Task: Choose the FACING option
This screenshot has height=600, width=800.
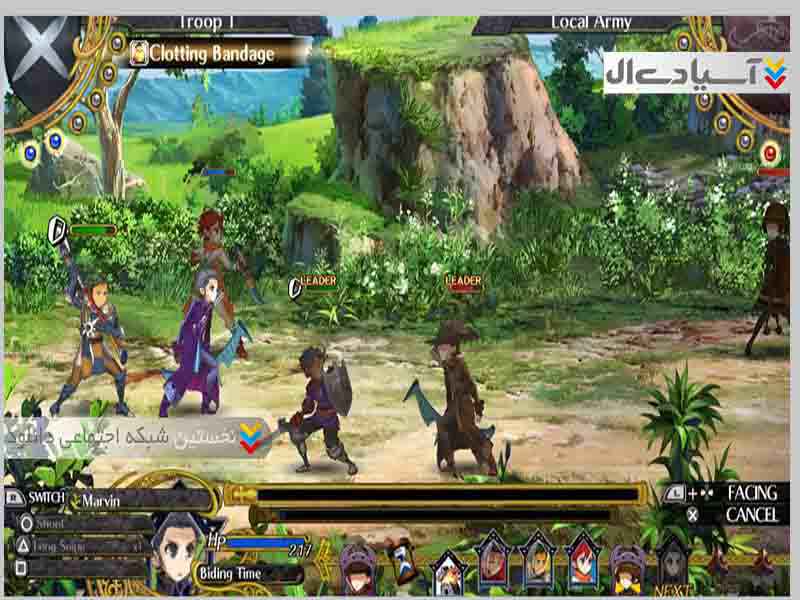Action: pyautogui.click(x=752, y=493)
